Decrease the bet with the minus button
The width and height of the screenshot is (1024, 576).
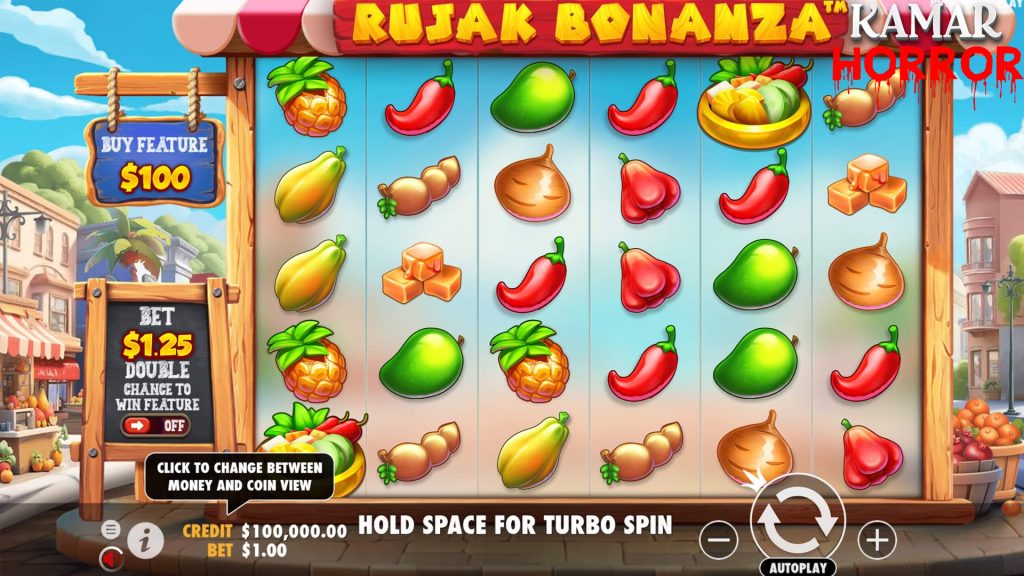[718, 540]
